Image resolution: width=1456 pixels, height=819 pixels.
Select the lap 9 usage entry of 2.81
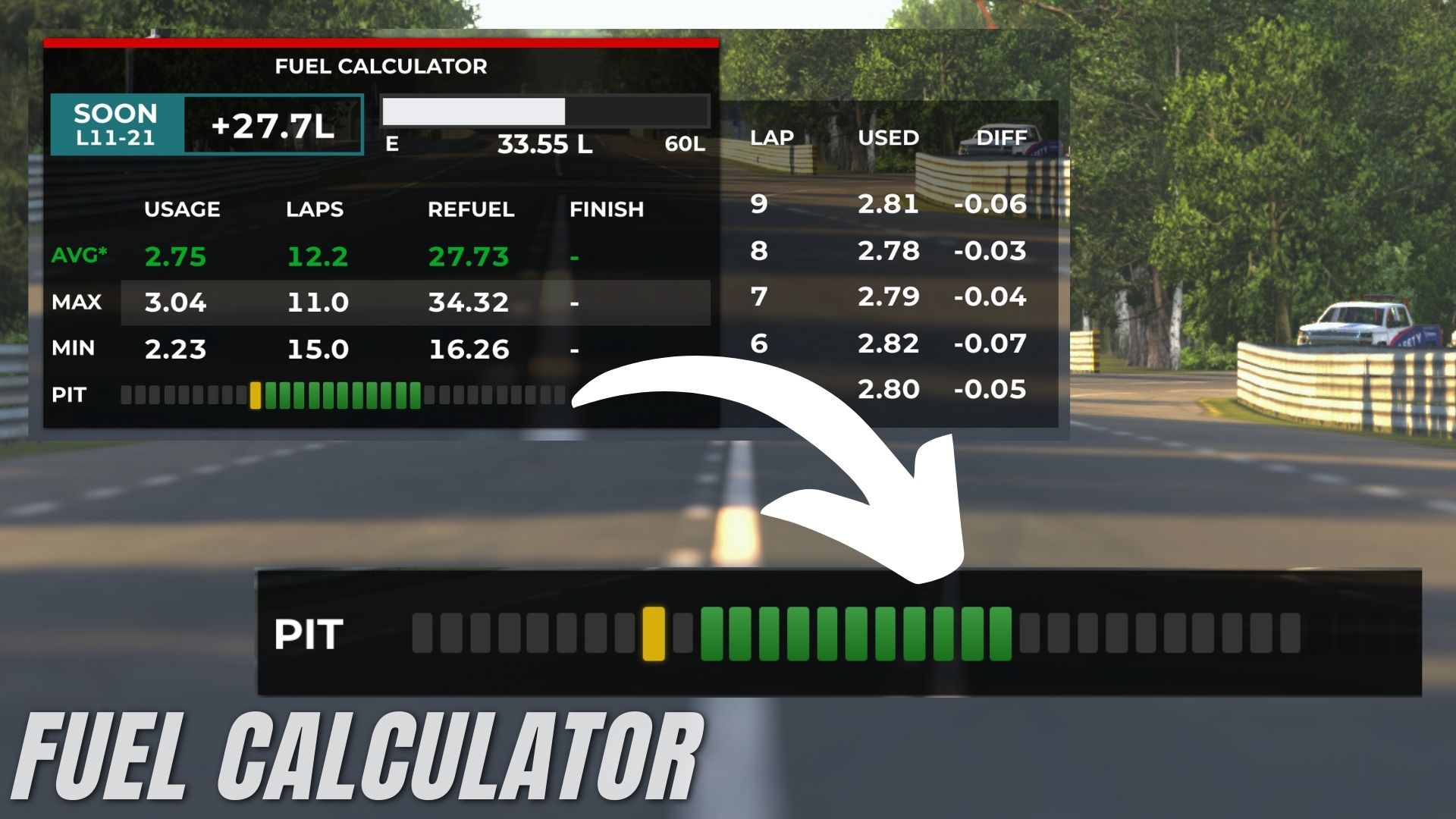[x=889, y=205]
